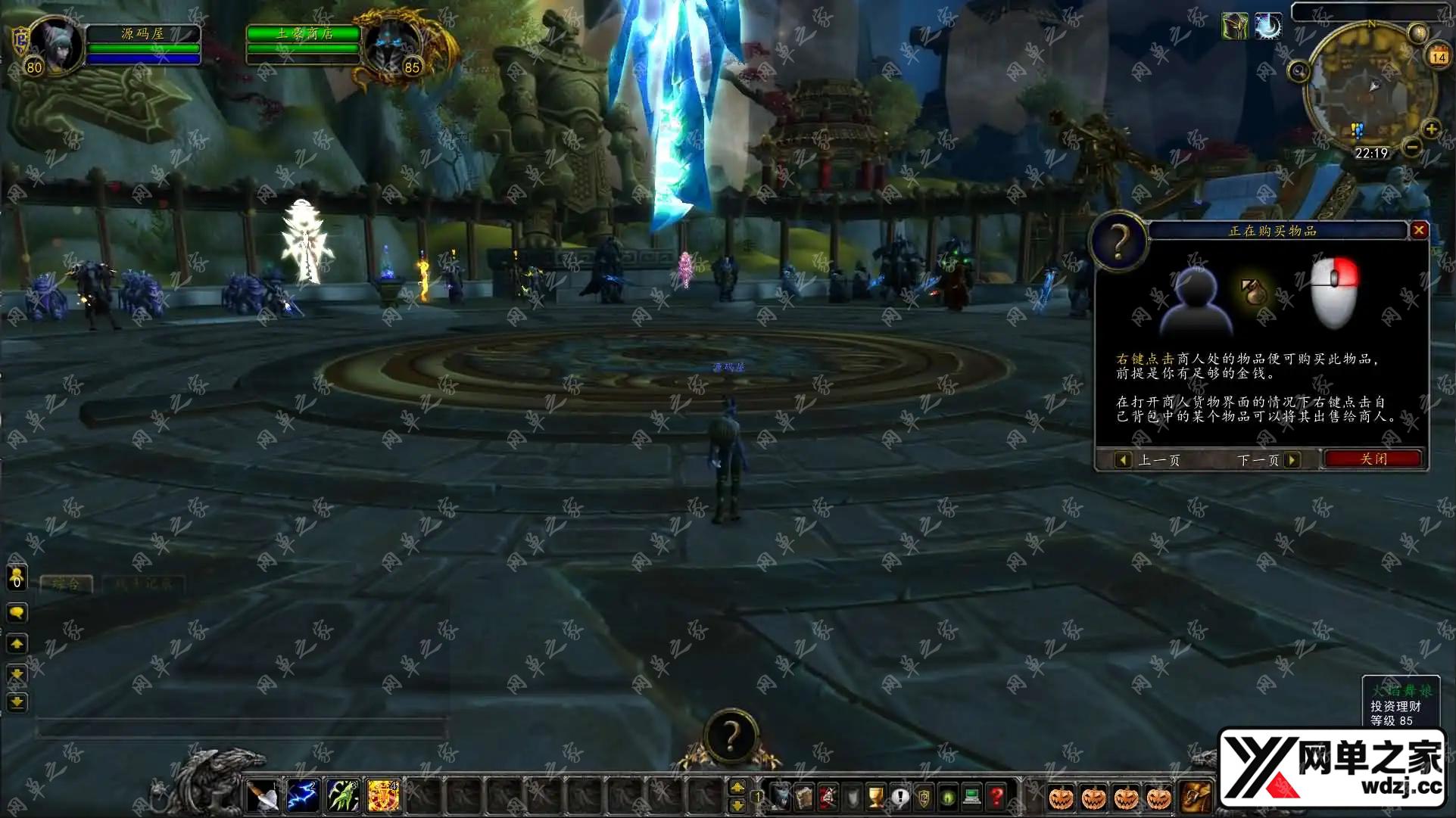Zoom out the minimap with the minus button
Screen dimensions: 1456x818
(1411, 147)
